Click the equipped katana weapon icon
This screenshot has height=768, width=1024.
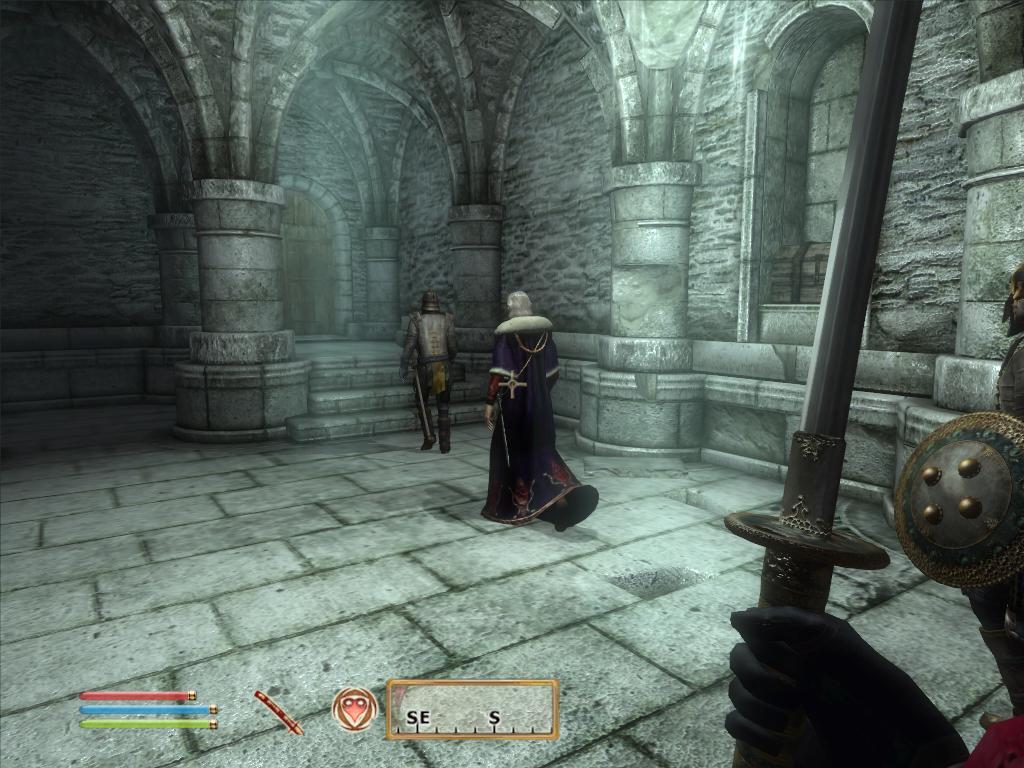pos(278,712)
